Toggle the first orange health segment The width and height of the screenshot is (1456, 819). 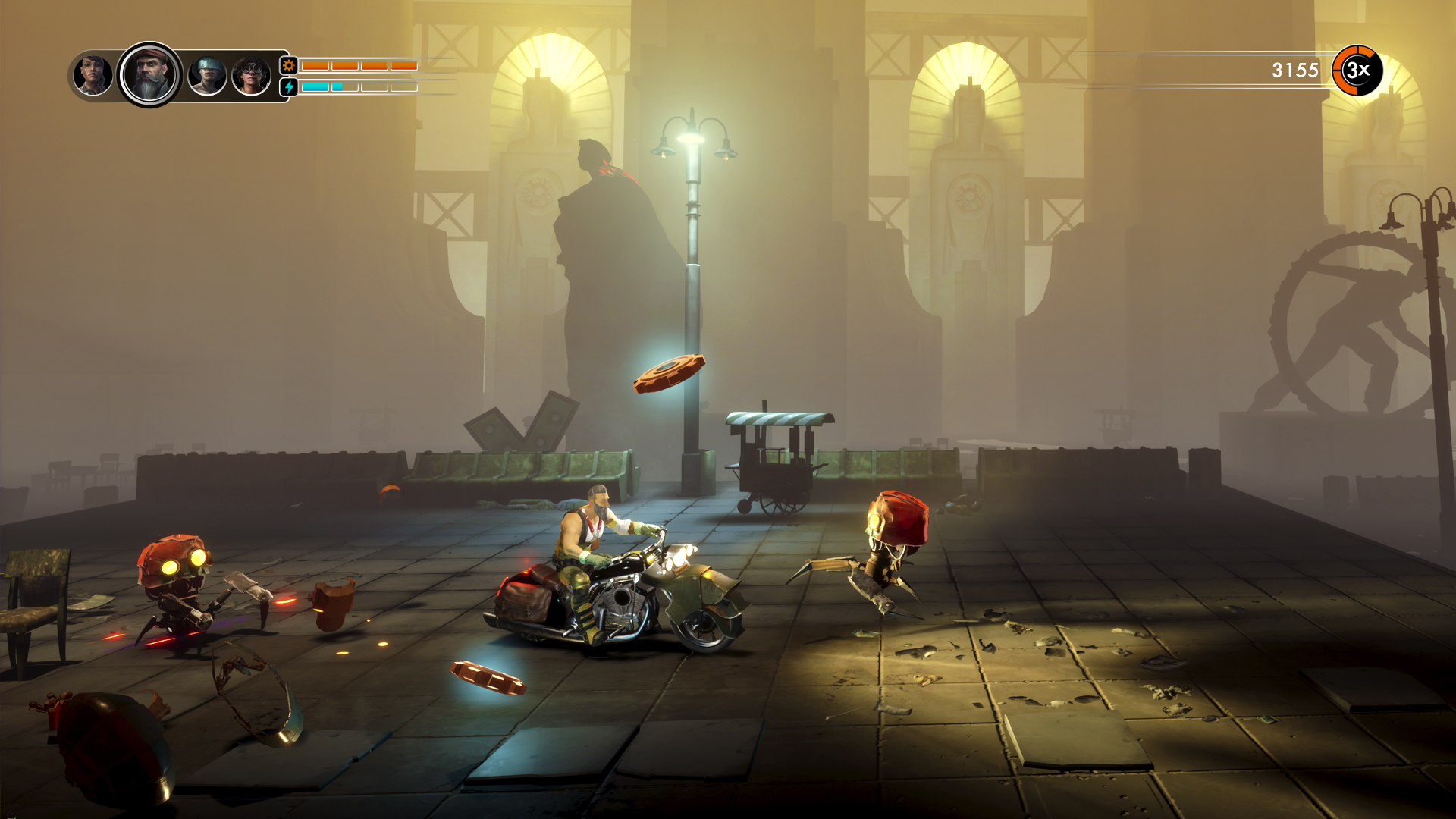(x=316, y=65)
